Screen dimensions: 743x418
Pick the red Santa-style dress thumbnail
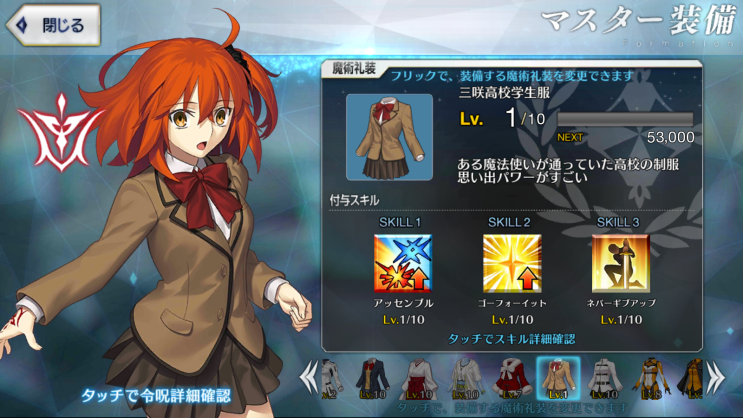point(511,378)
